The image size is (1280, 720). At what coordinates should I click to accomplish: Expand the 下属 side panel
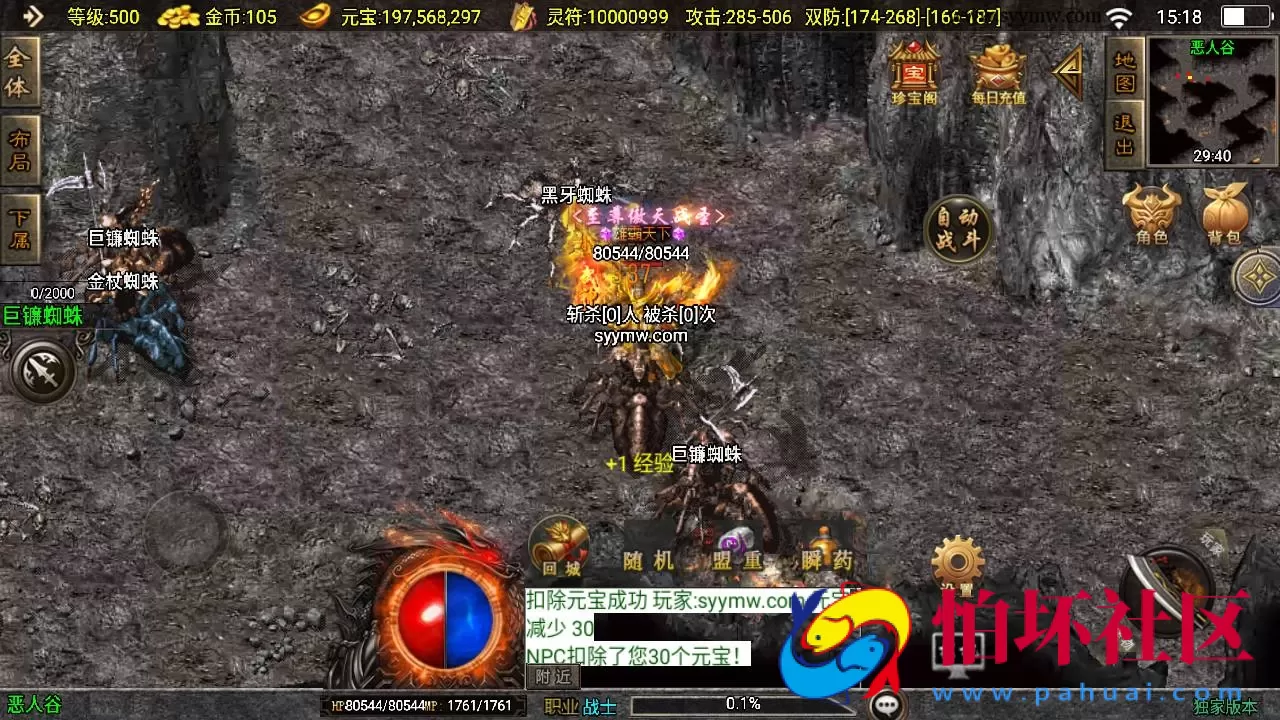point(20,220)
